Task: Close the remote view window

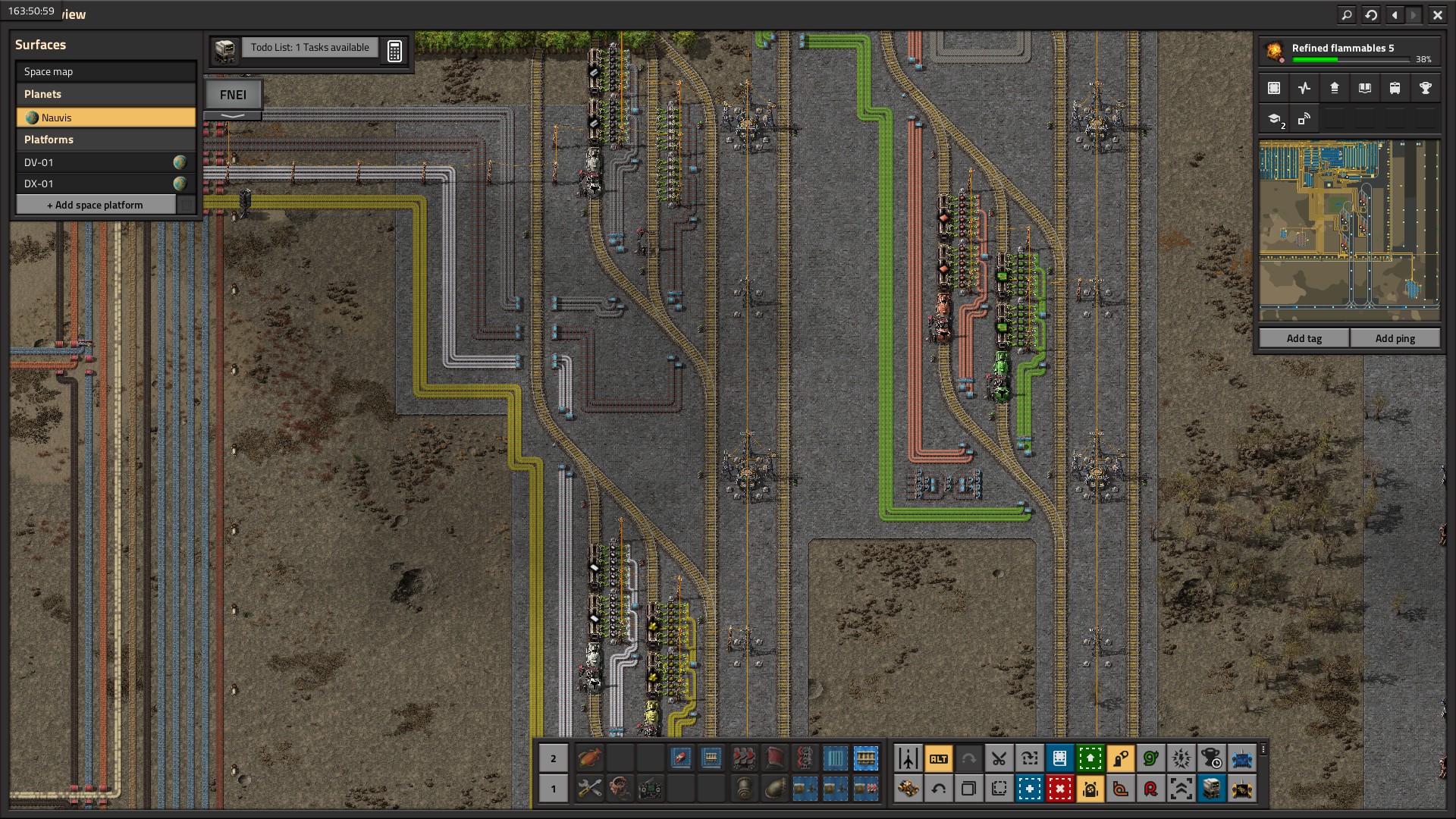Action: [1437, 14]
